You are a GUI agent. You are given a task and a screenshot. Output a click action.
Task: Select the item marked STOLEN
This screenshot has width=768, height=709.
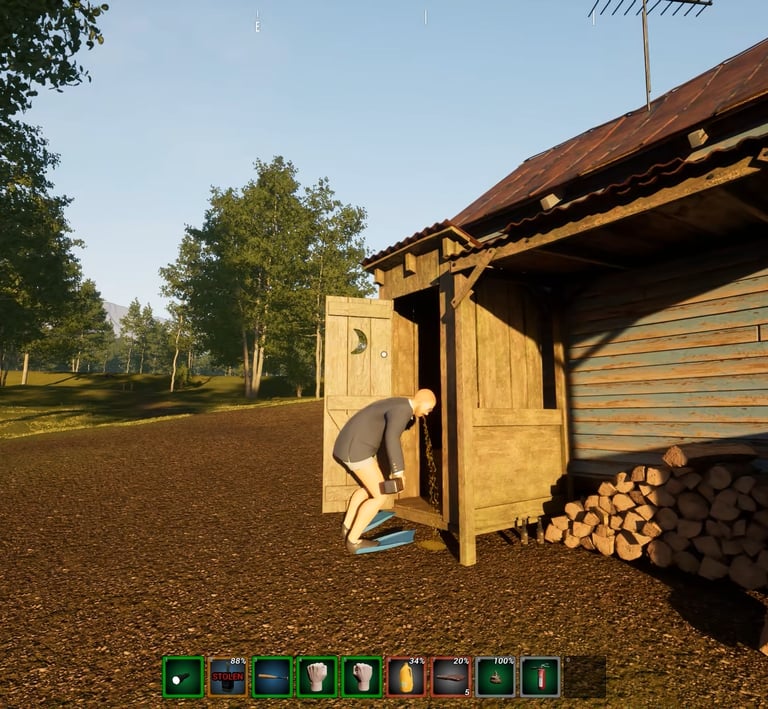point(227,677)
